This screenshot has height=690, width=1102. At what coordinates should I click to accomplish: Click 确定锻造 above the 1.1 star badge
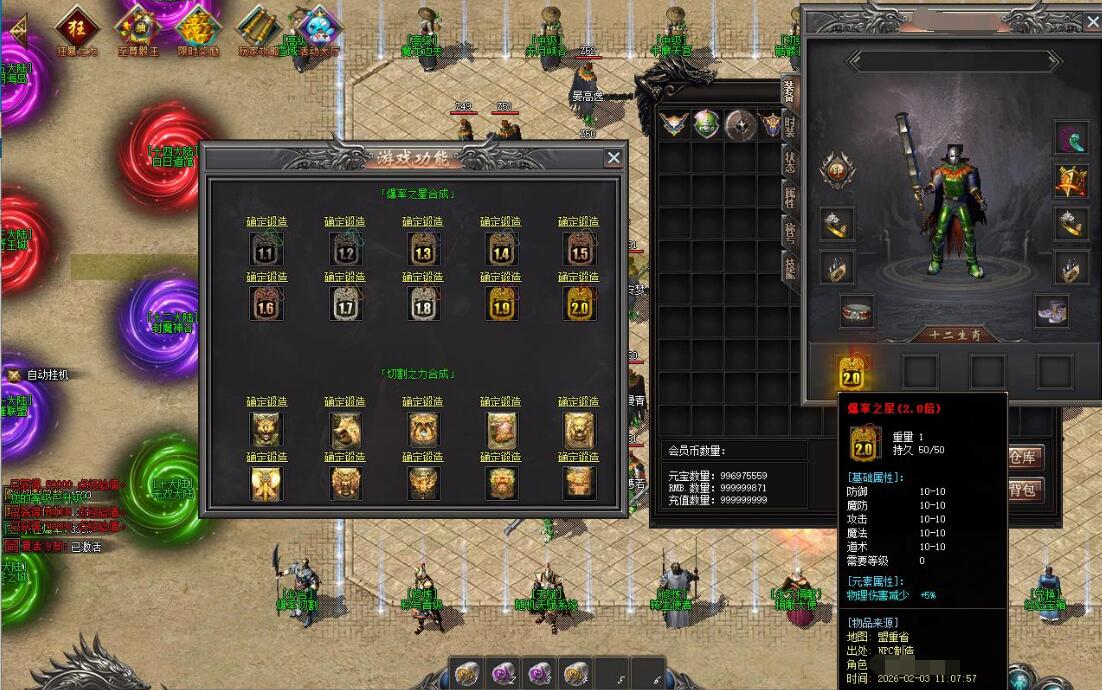click(x=267, y=222)
